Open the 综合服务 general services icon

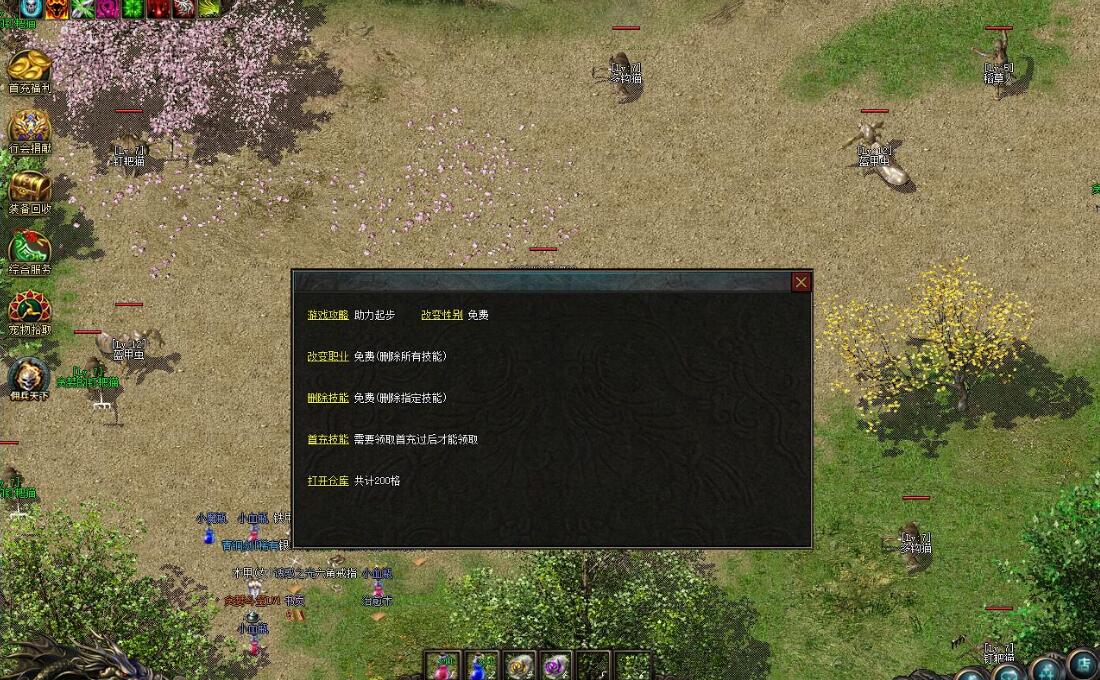[x=30, y=249]
